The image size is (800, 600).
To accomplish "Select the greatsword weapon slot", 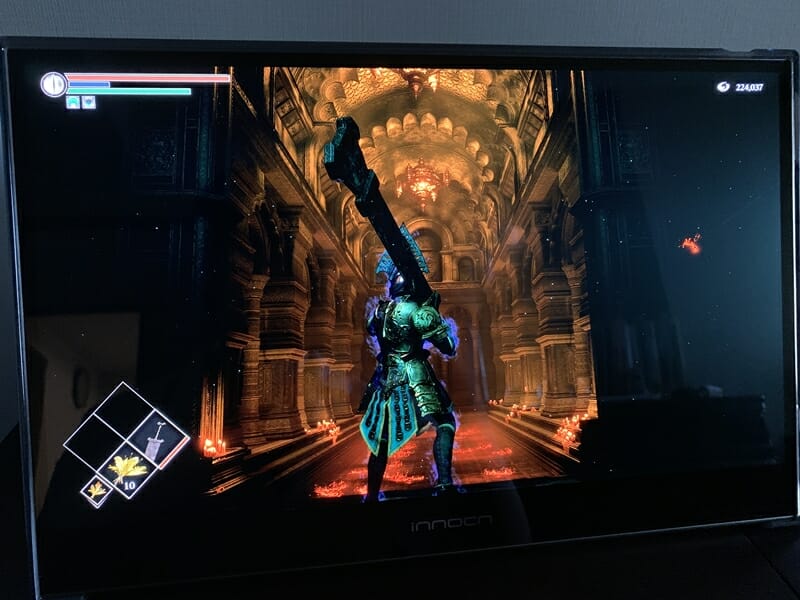I will 157,440.
